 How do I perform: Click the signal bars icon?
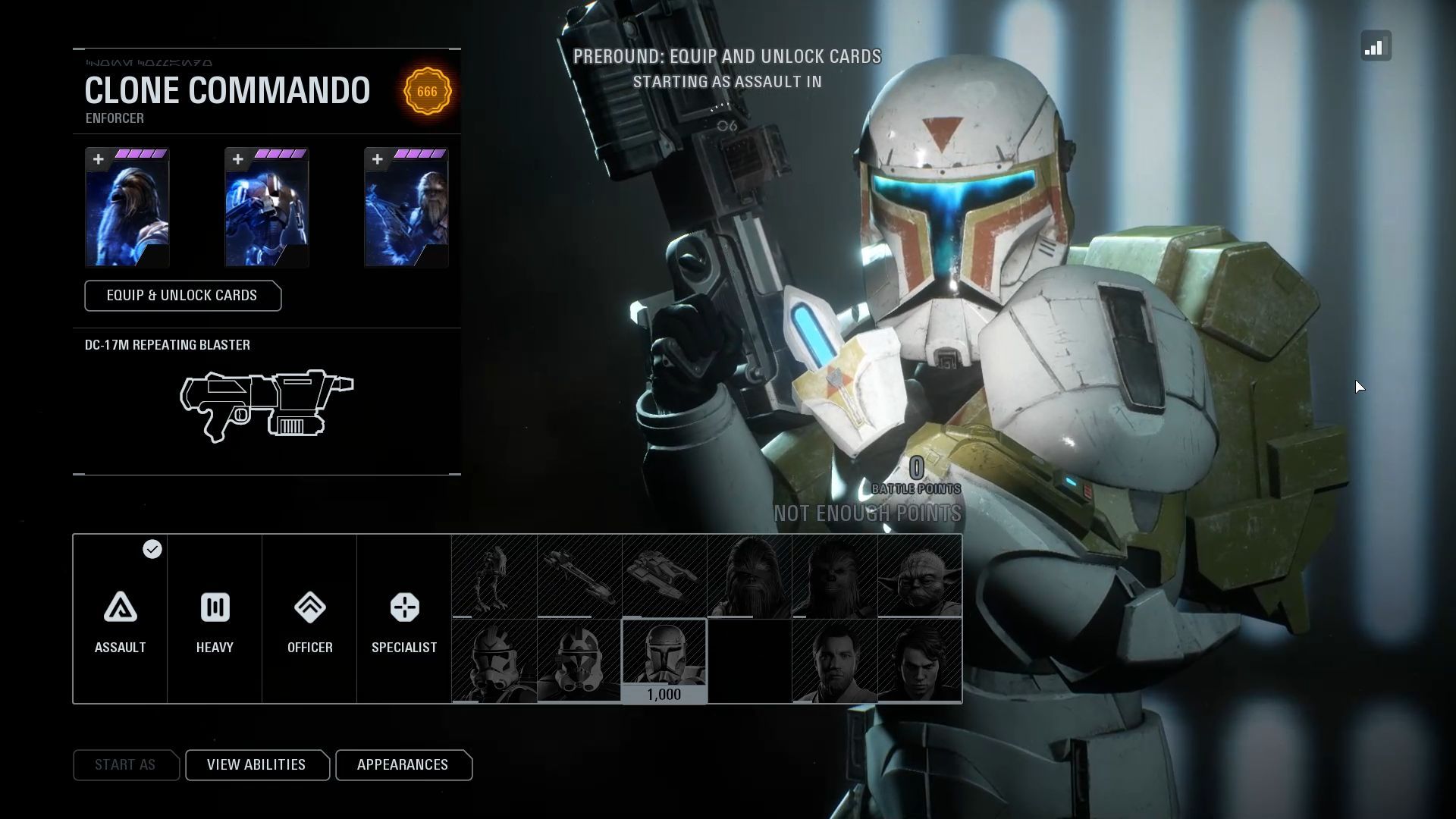pos(1376,46)
